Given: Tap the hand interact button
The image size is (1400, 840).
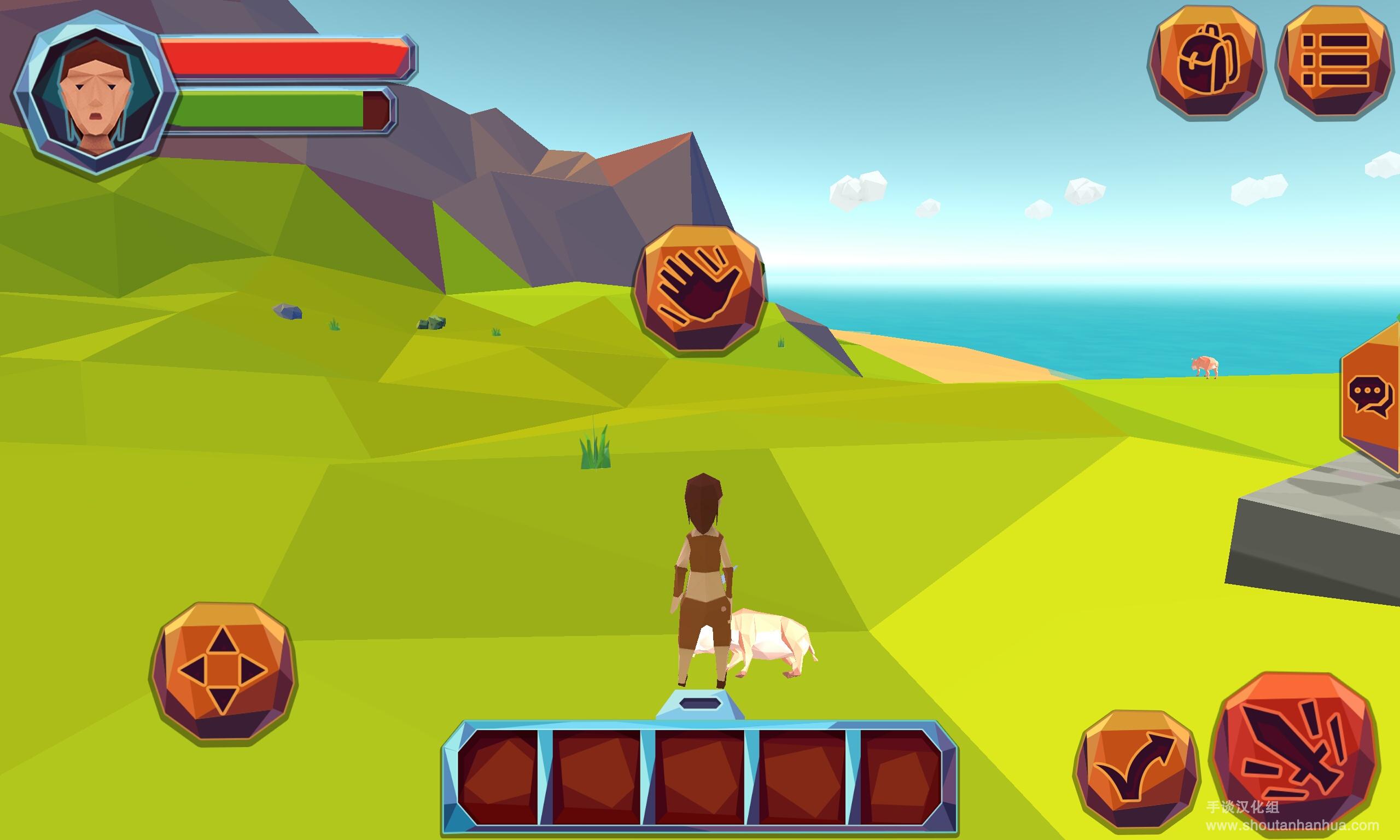Looking at the screenshot, I should [x=700, y=290].
